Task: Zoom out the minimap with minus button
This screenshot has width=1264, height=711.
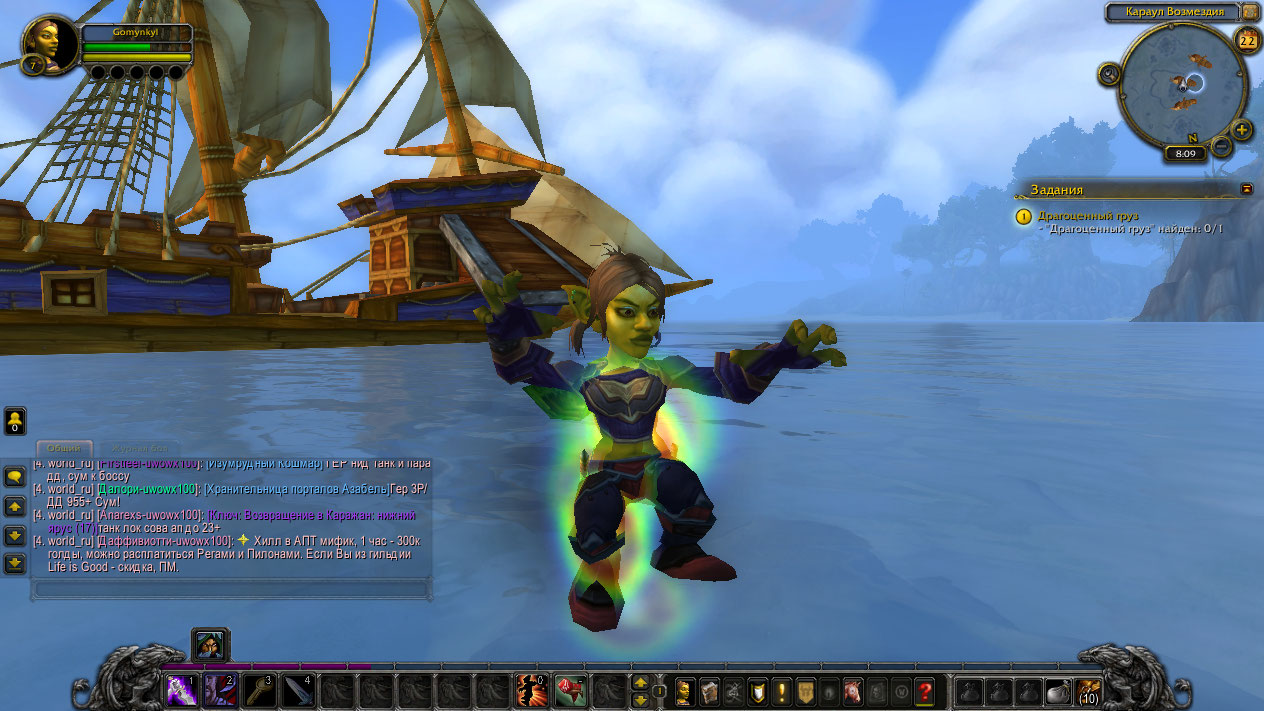Action: pyautogui.click(x=1222, y=146)
